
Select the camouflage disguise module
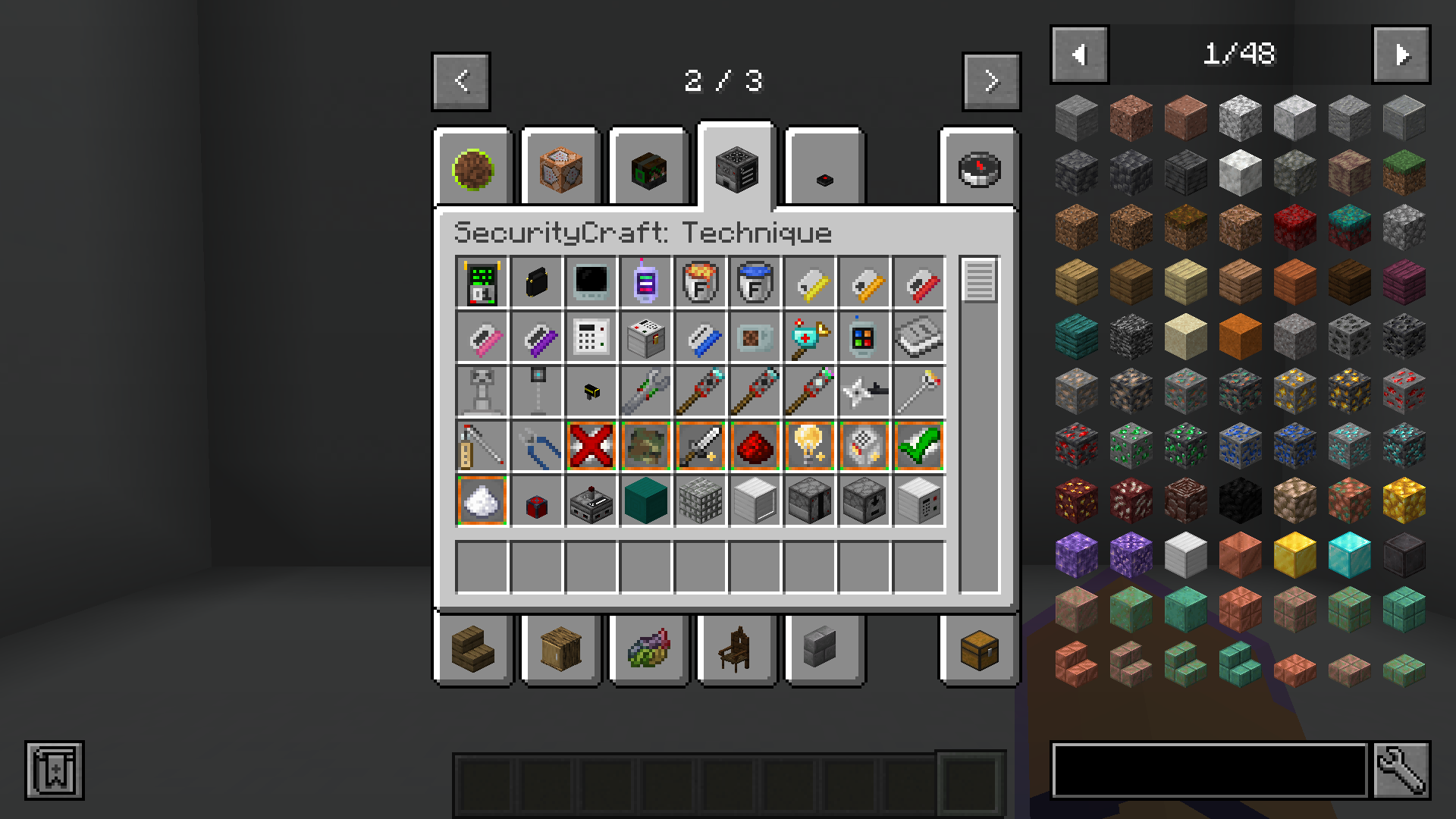tap(645, 445)
